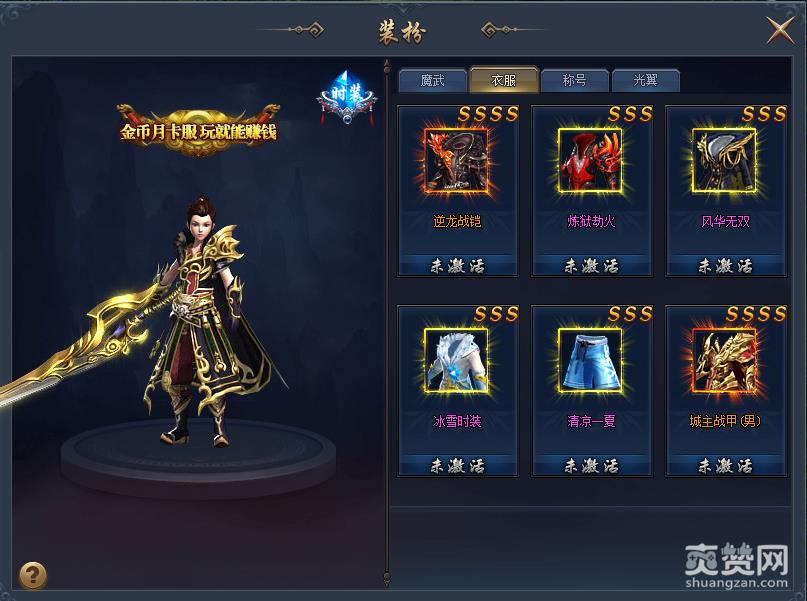The image size is (807, 601).
Task: Click 未激活 button under 逆龙战铠
Action: coord(457,266)
